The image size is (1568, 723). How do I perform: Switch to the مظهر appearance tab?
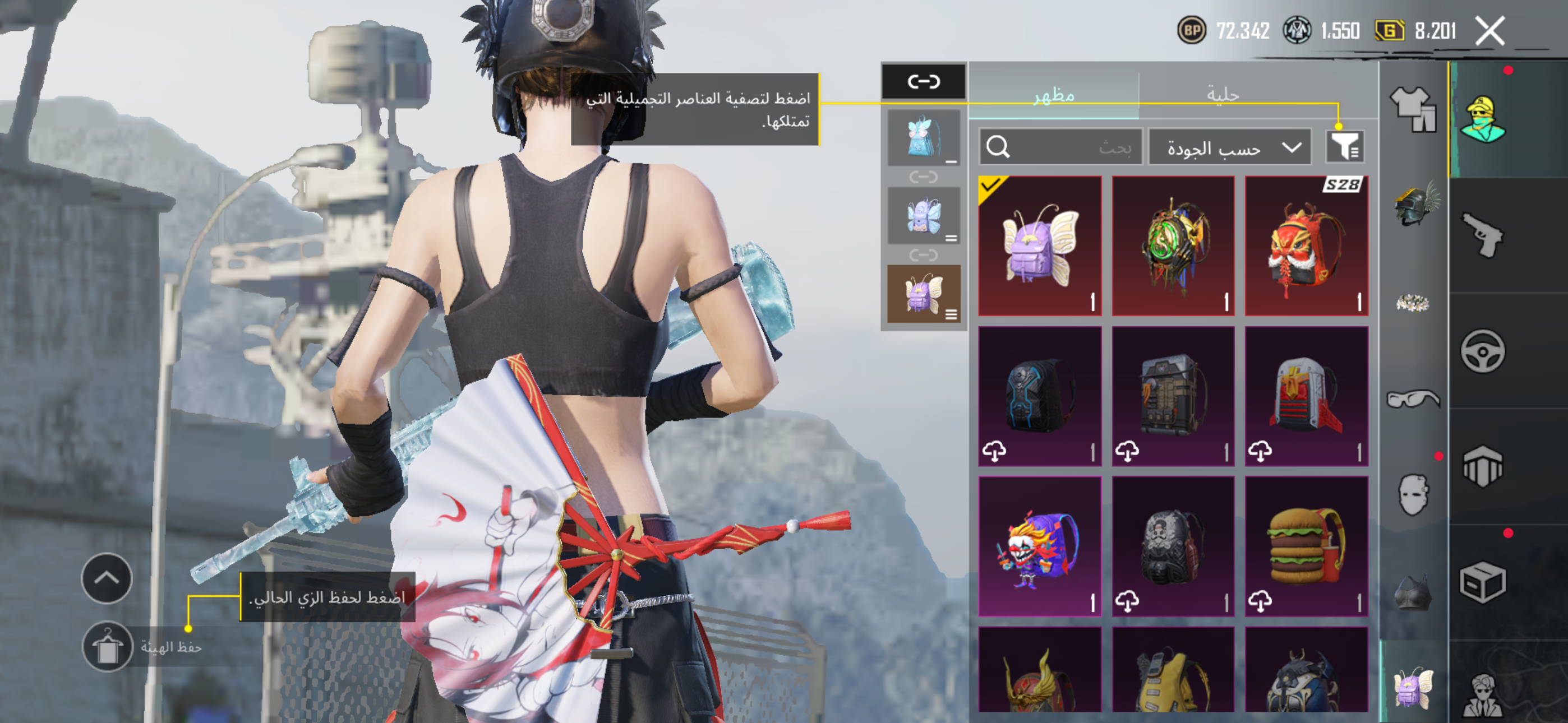pyautogui.click(x=1054, y=95)
